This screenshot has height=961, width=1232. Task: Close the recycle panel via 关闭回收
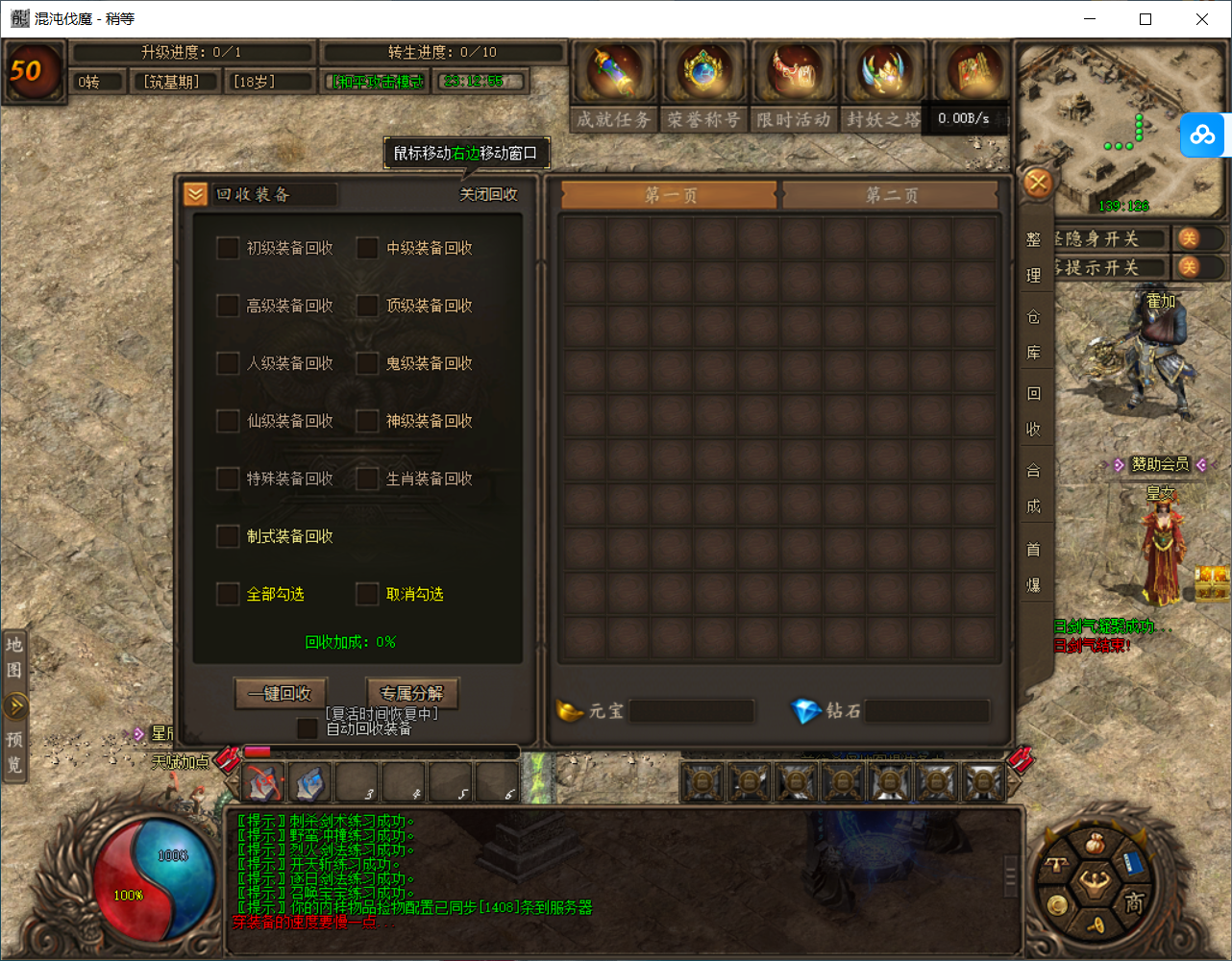tap(488, 195)
